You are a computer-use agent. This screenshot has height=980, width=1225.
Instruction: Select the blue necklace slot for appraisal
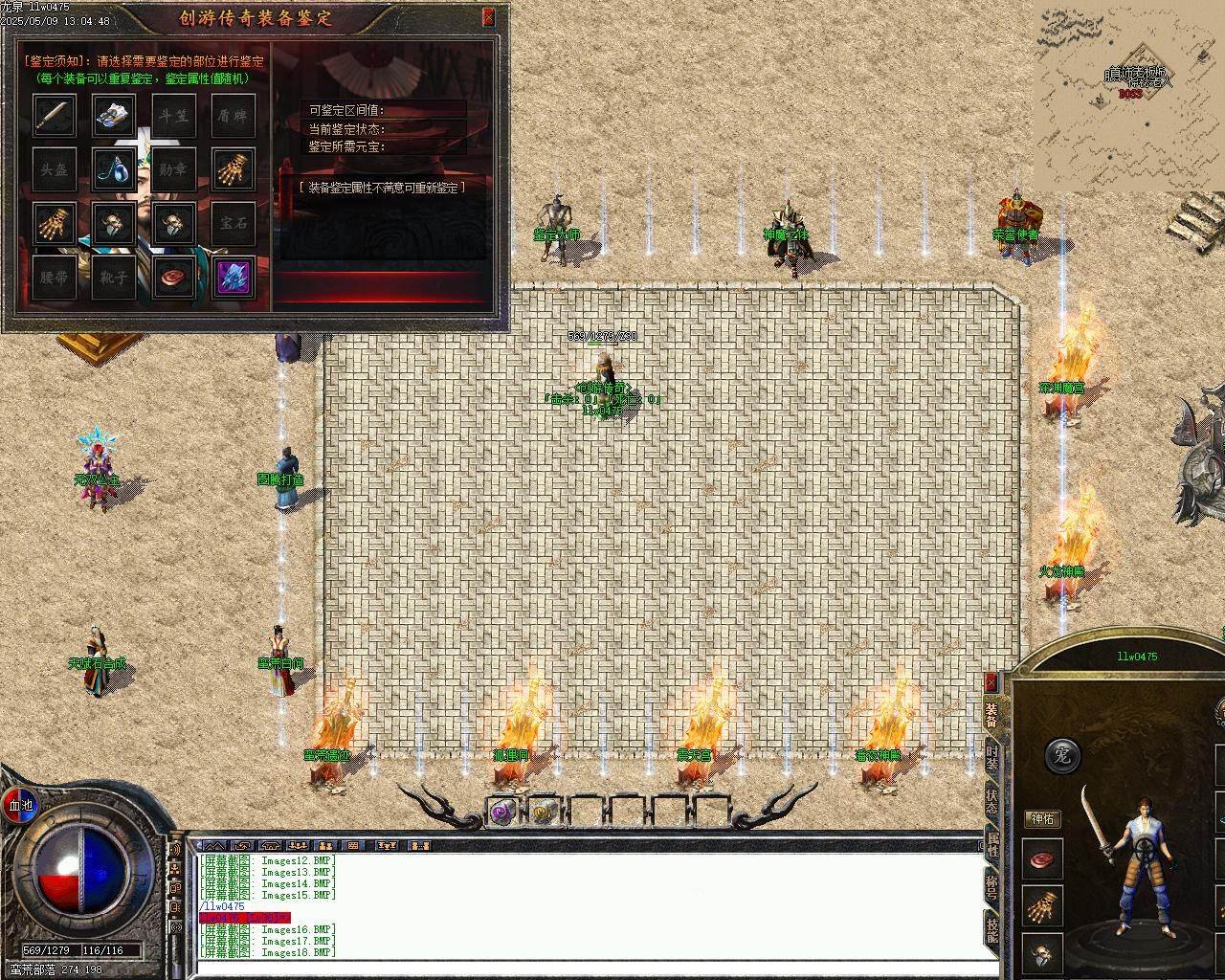pyautogui.click(x=114, y=169)
